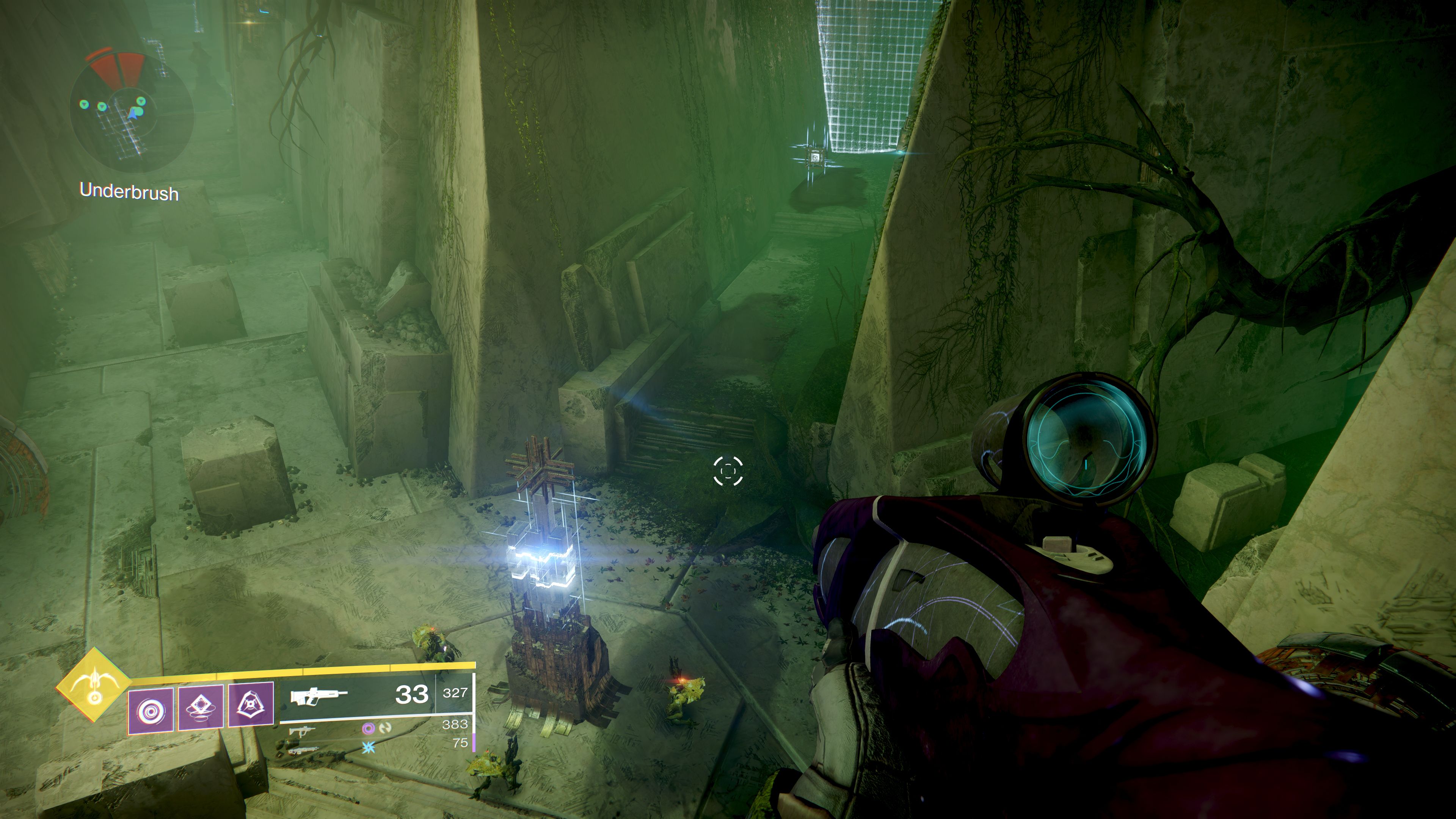This screenshot has width=1456, height=819.
Task: Select the vortex grenade ability icon
Action: tap(151, 710)
